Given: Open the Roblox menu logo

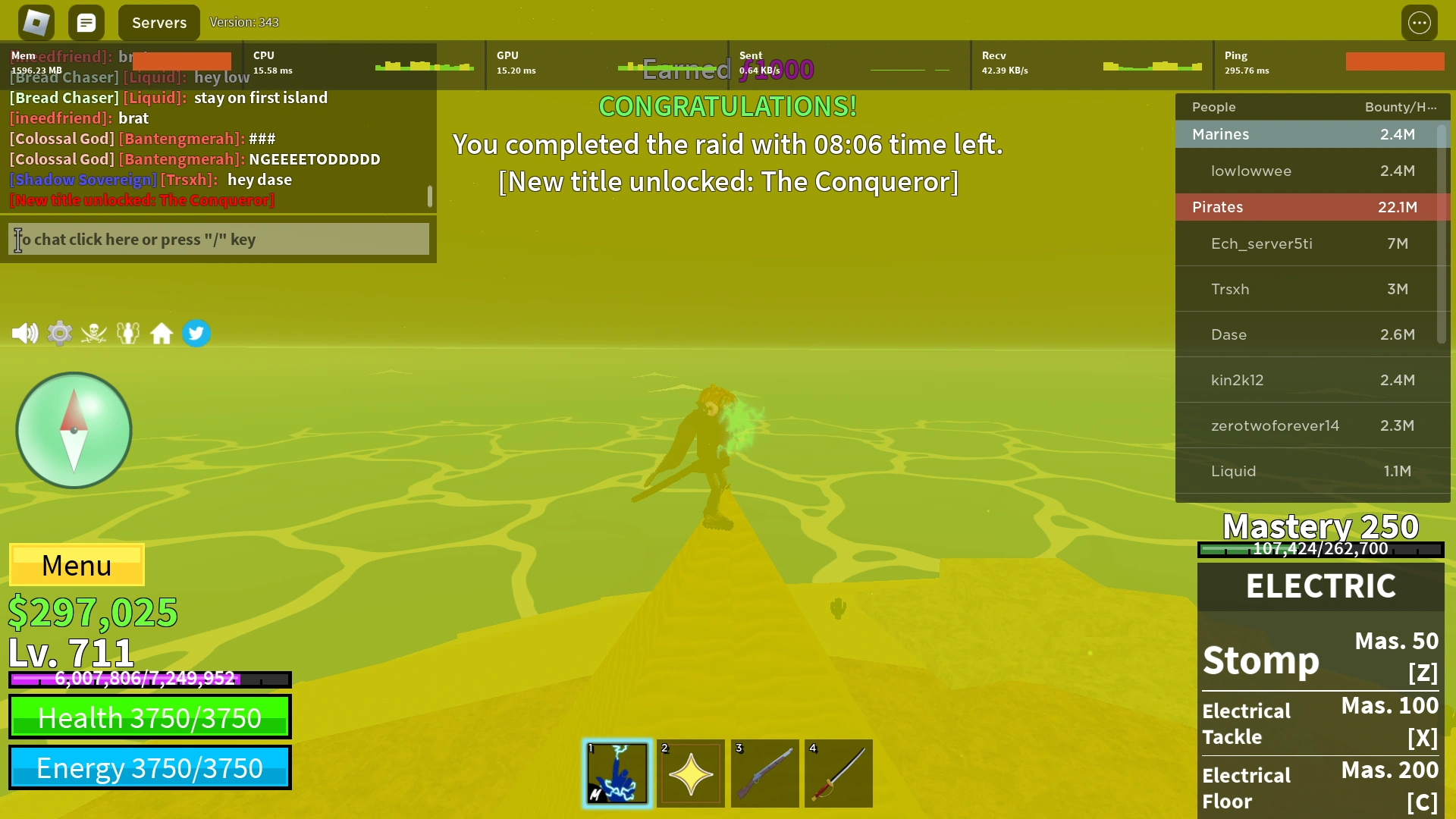Looking at the screenshot, I should coord(34,22).
